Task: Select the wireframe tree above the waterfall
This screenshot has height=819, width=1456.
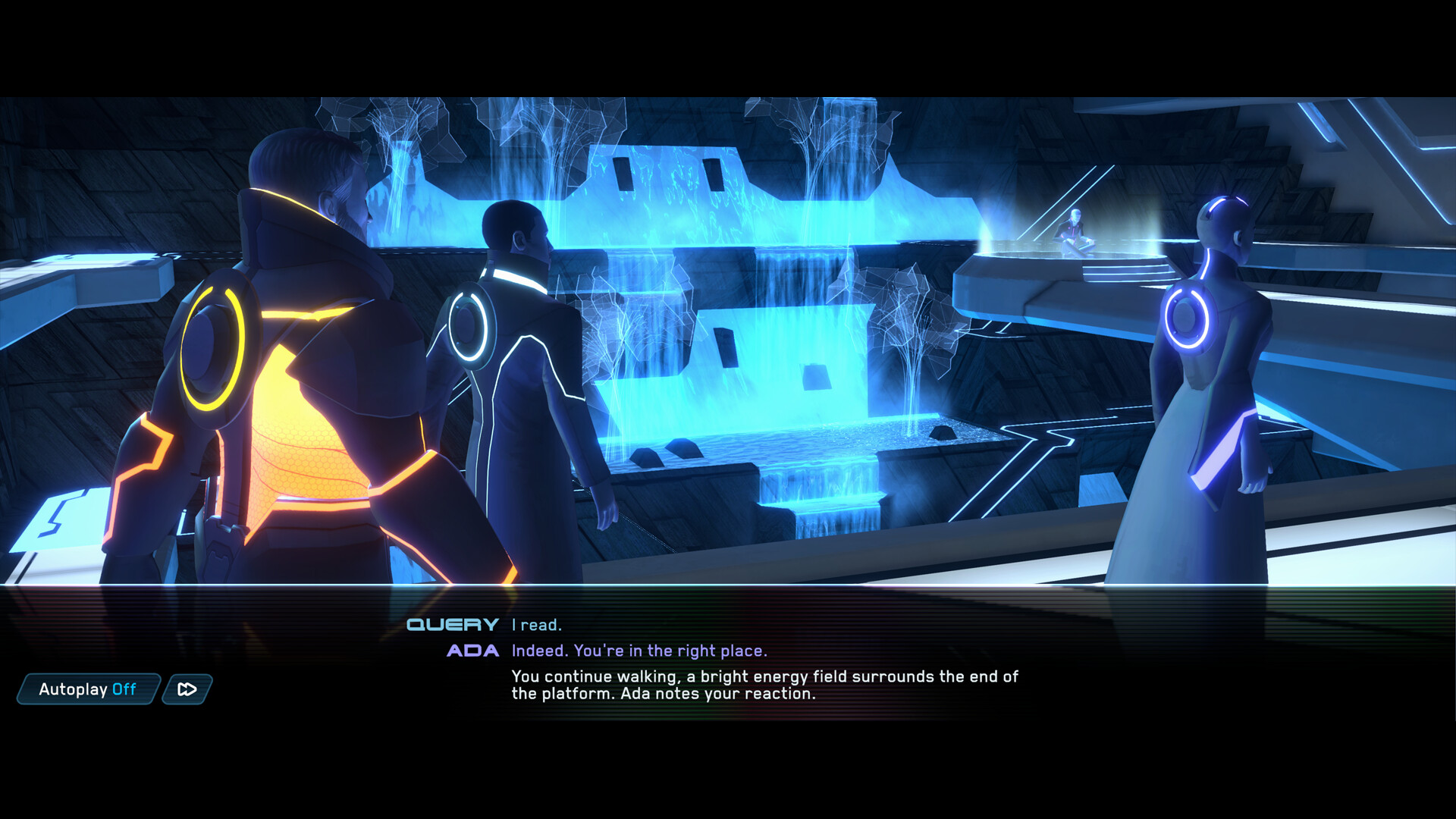Action: 827,136
